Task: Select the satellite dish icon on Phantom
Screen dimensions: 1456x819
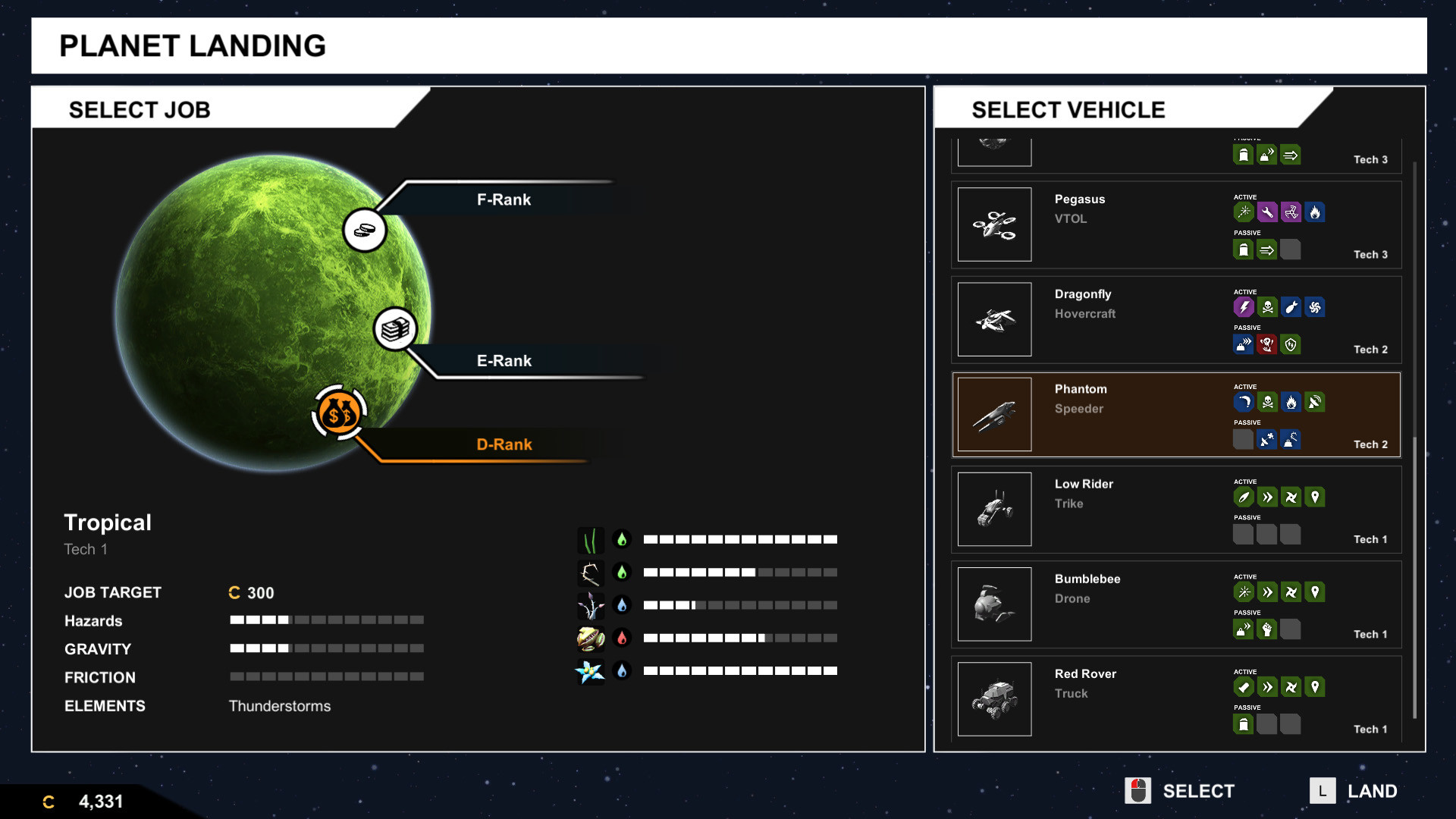Action: coord(1316,403)
